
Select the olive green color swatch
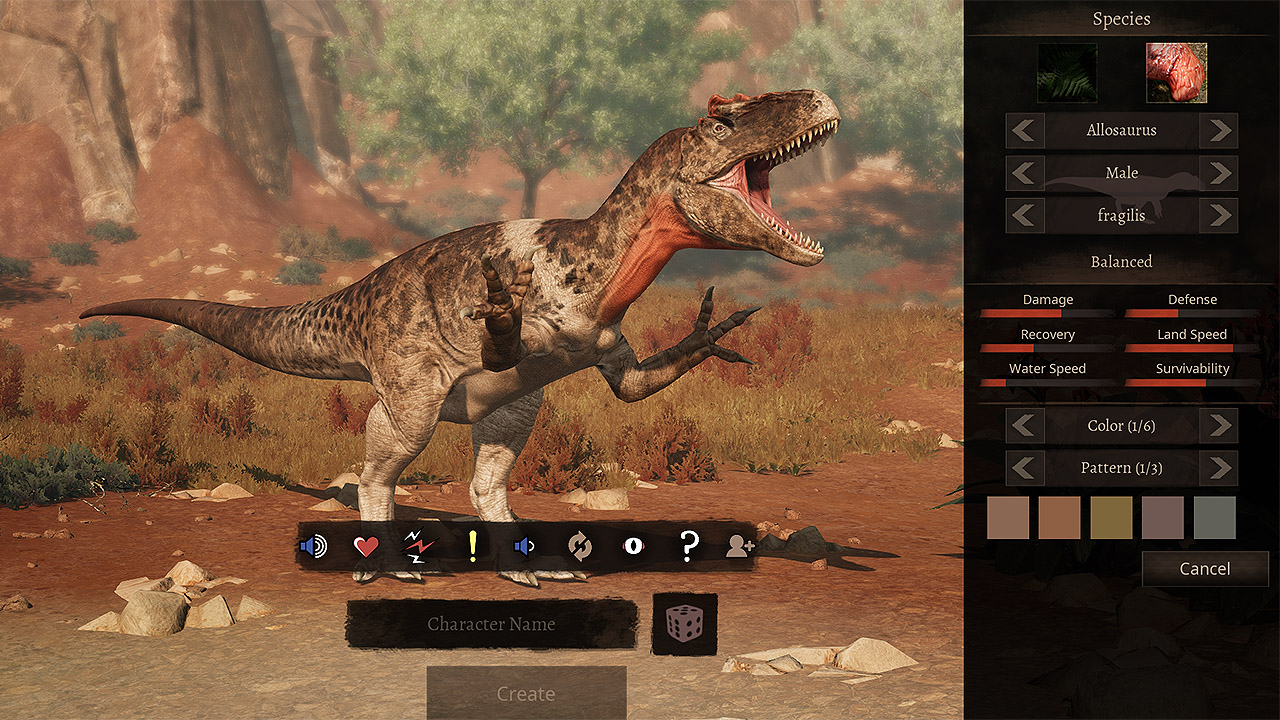1111,517
